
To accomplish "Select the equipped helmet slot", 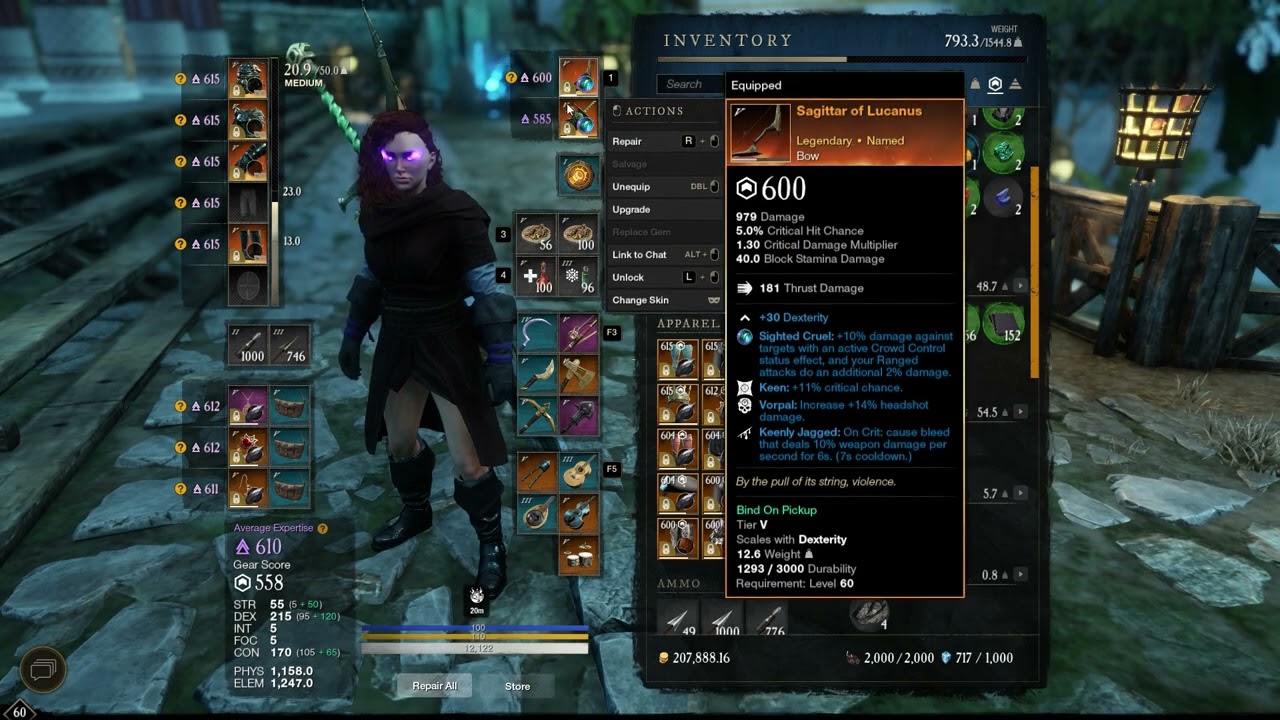I will tap(247, 78).
